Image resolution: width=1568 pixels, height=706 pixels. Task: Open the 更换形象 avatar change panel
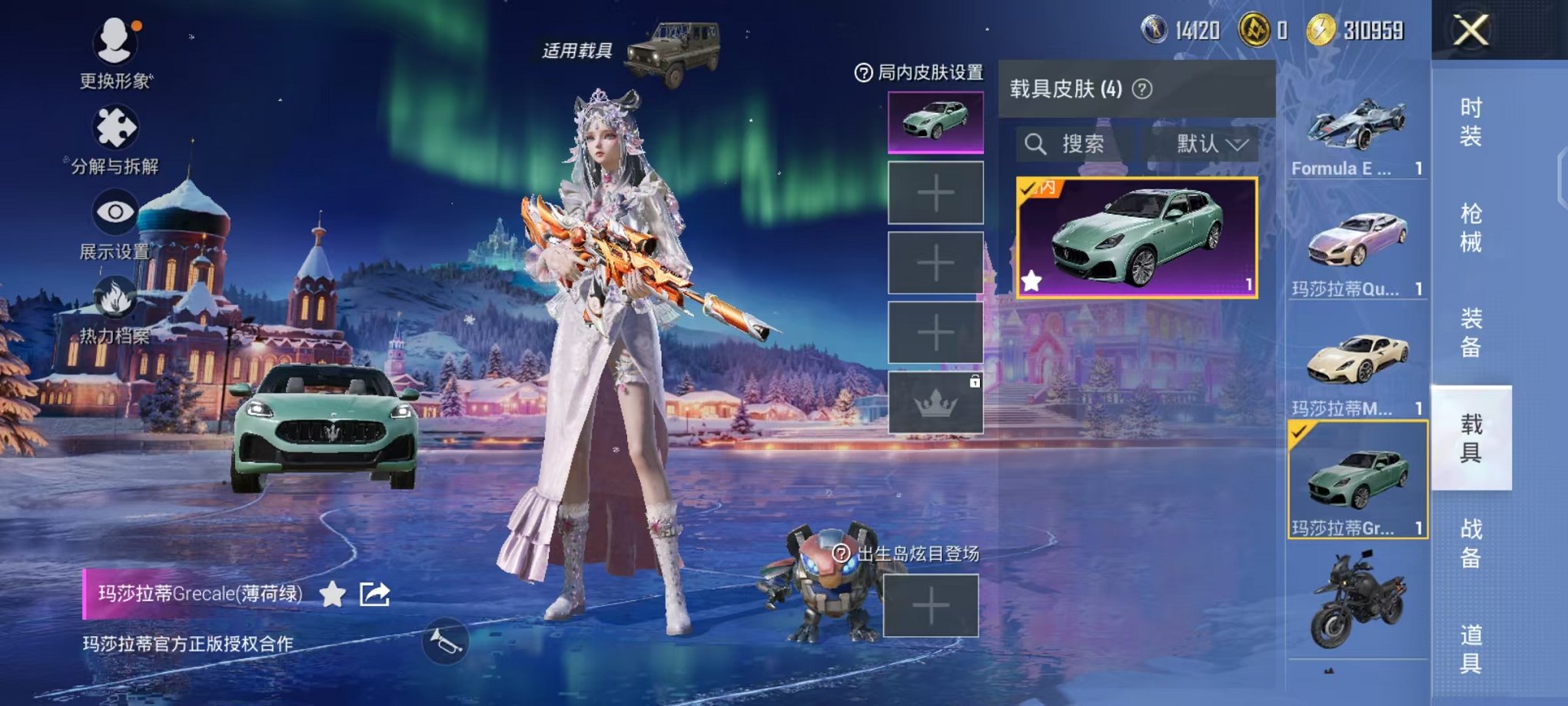click(x=115, y=46)
